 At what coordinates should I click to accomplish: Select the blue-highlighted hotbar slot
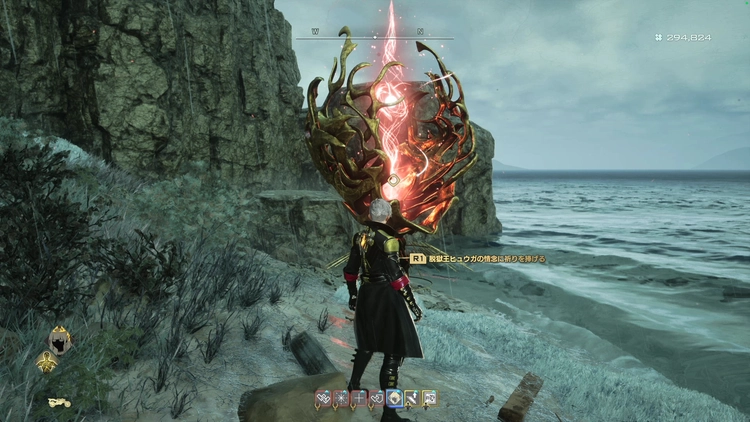pyautogui.click(x=394, y=398)
